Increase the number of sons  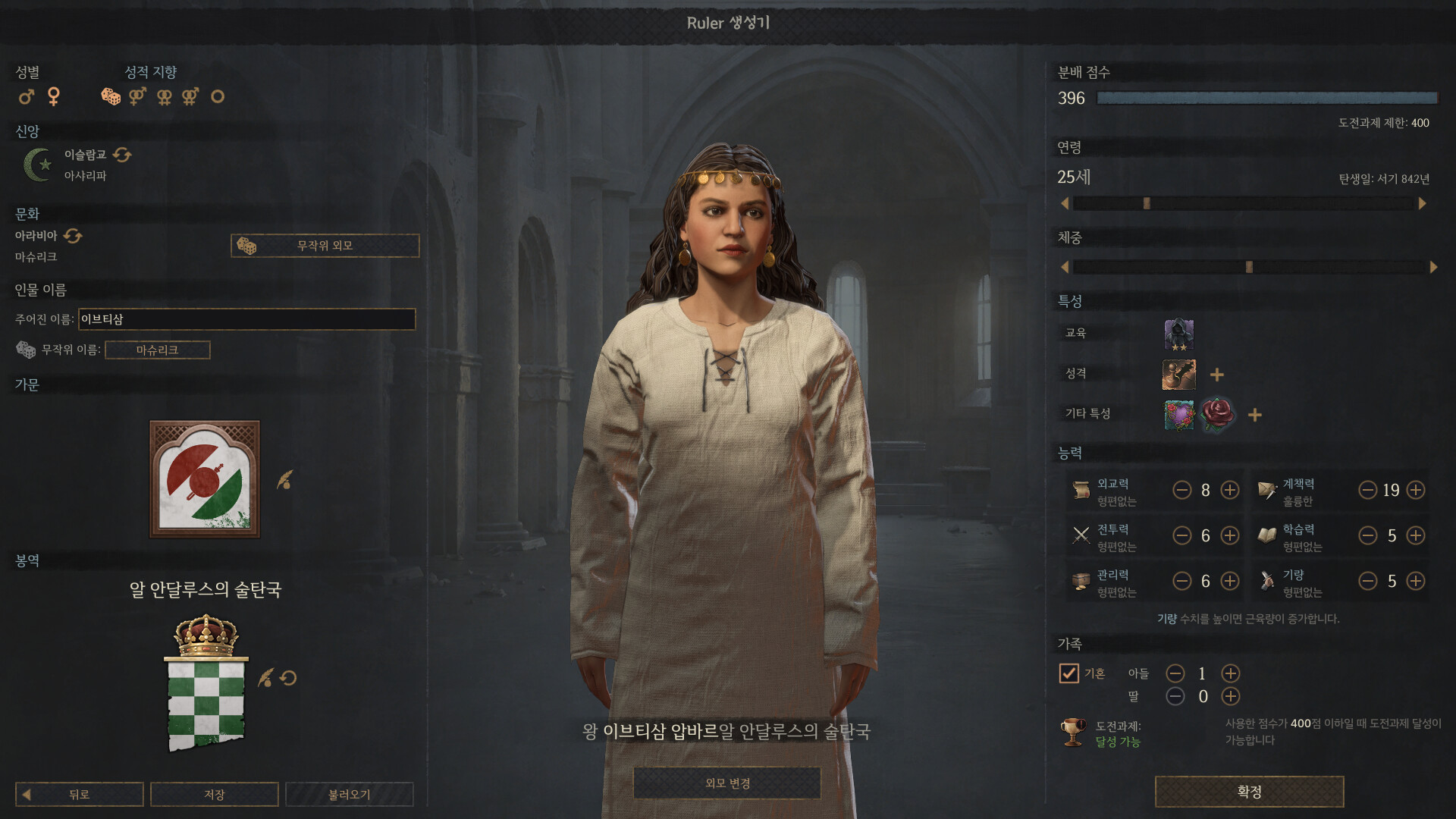1230,673
